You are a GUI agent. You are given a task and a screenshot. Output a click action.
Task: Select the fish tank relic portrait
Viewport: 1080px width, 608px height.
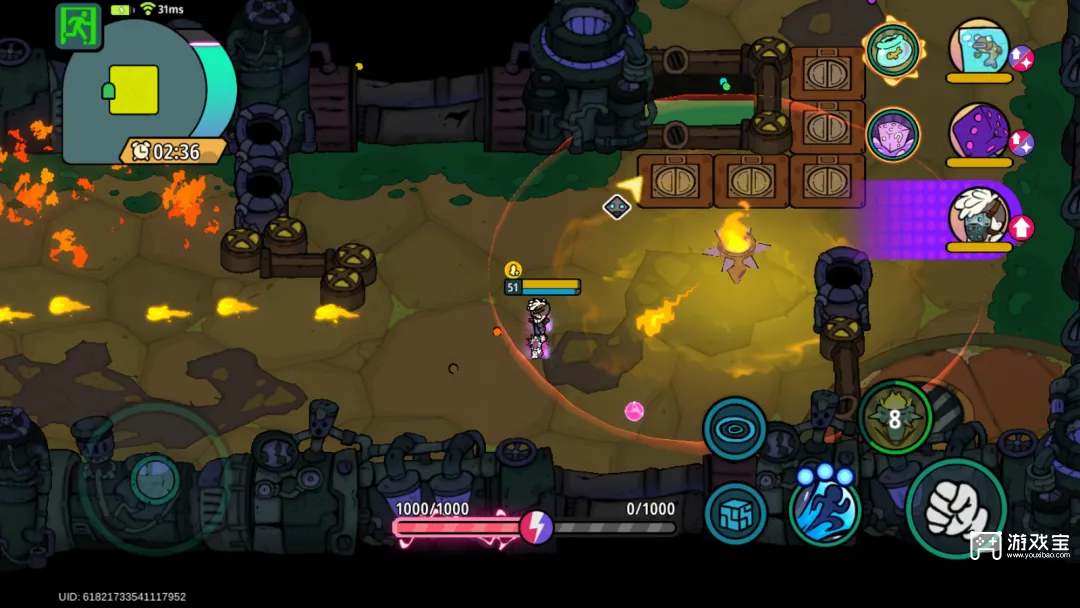[x=978, y=47]
